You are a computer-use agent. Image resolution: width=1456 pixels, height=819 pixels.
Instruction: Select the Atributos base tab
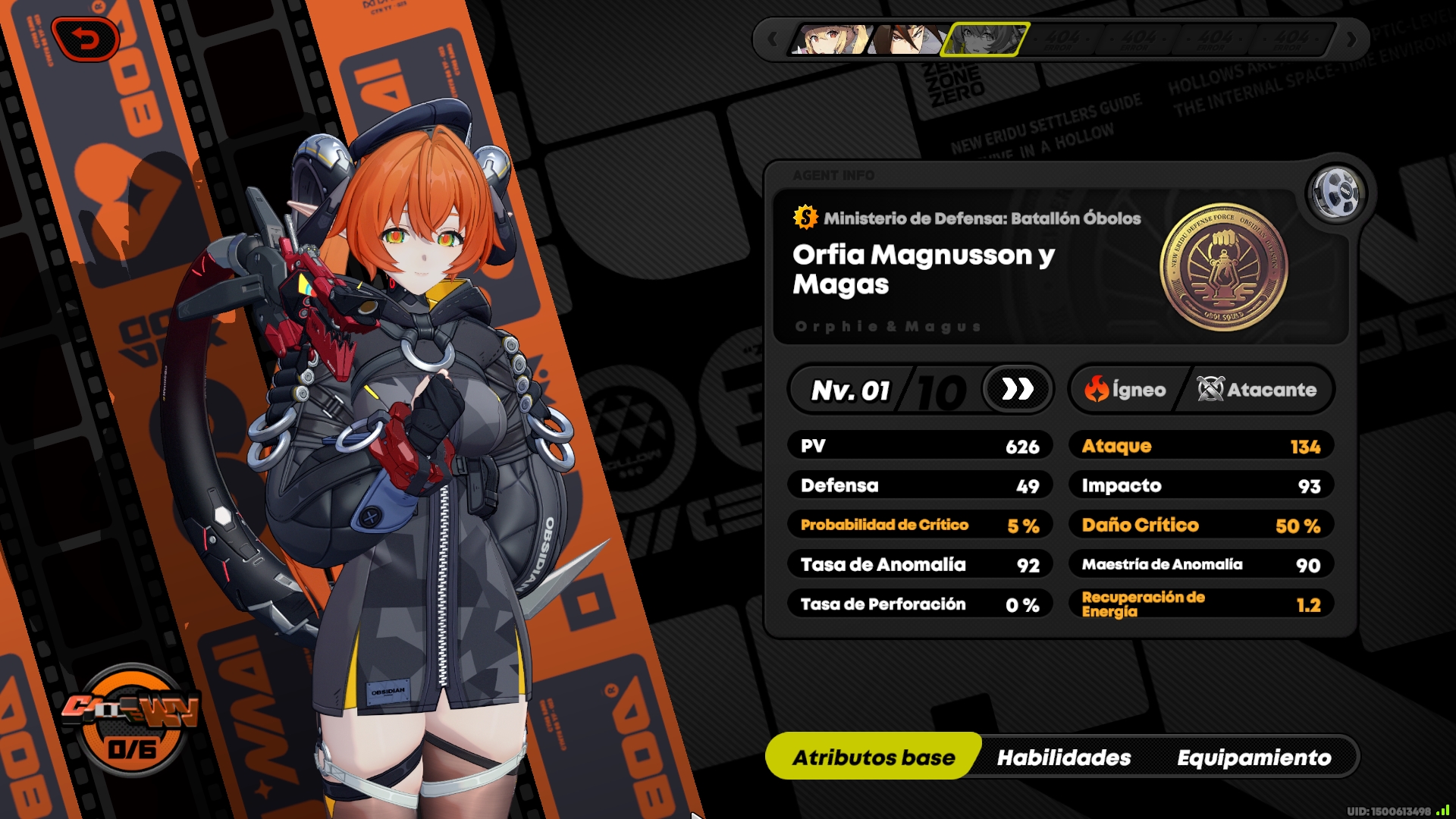pyautogui.click(x=874, y=757)
